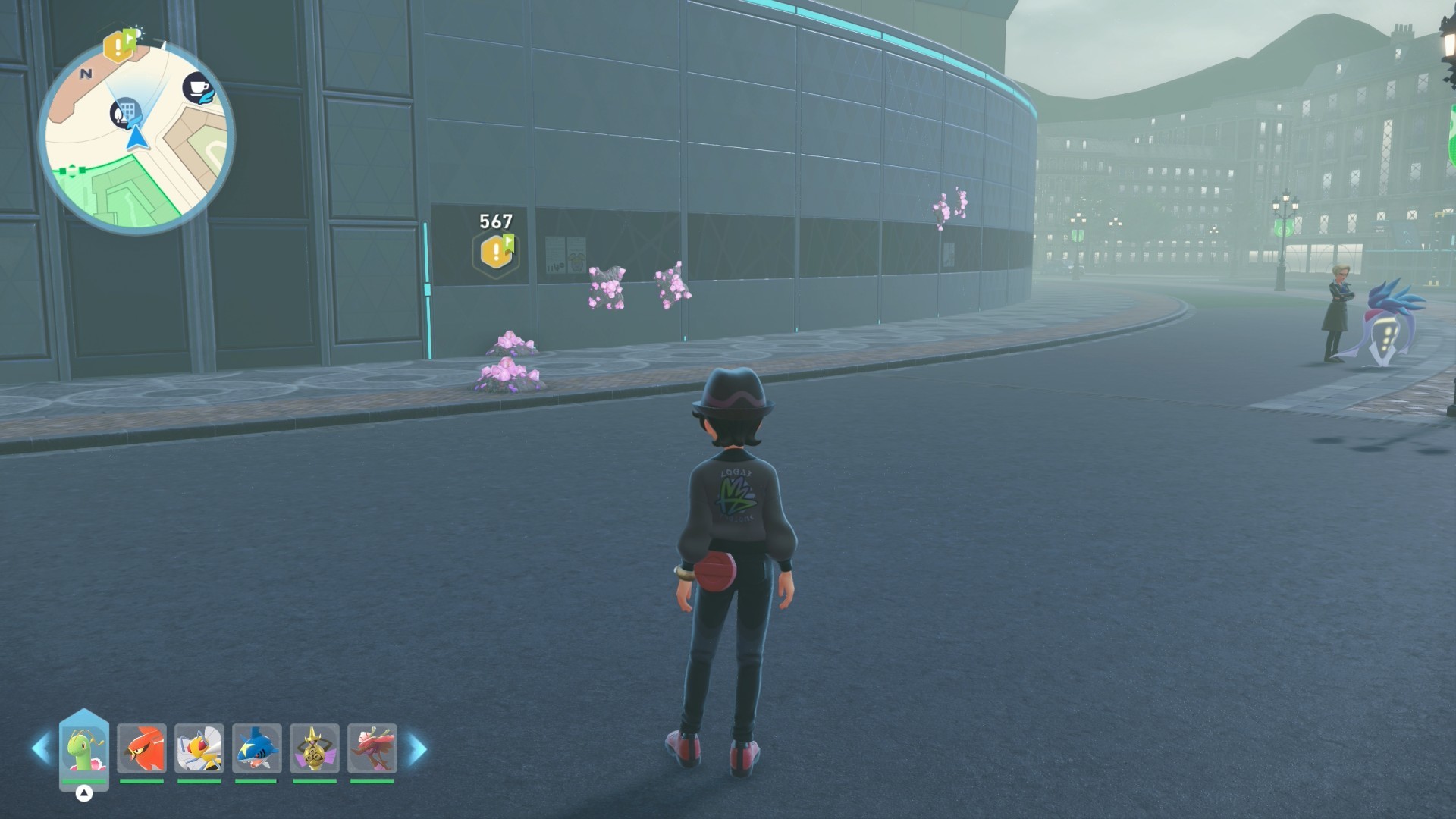Select the Sharpedo party slot
The image size is (1456, 819).
click(x=256, y=749)
